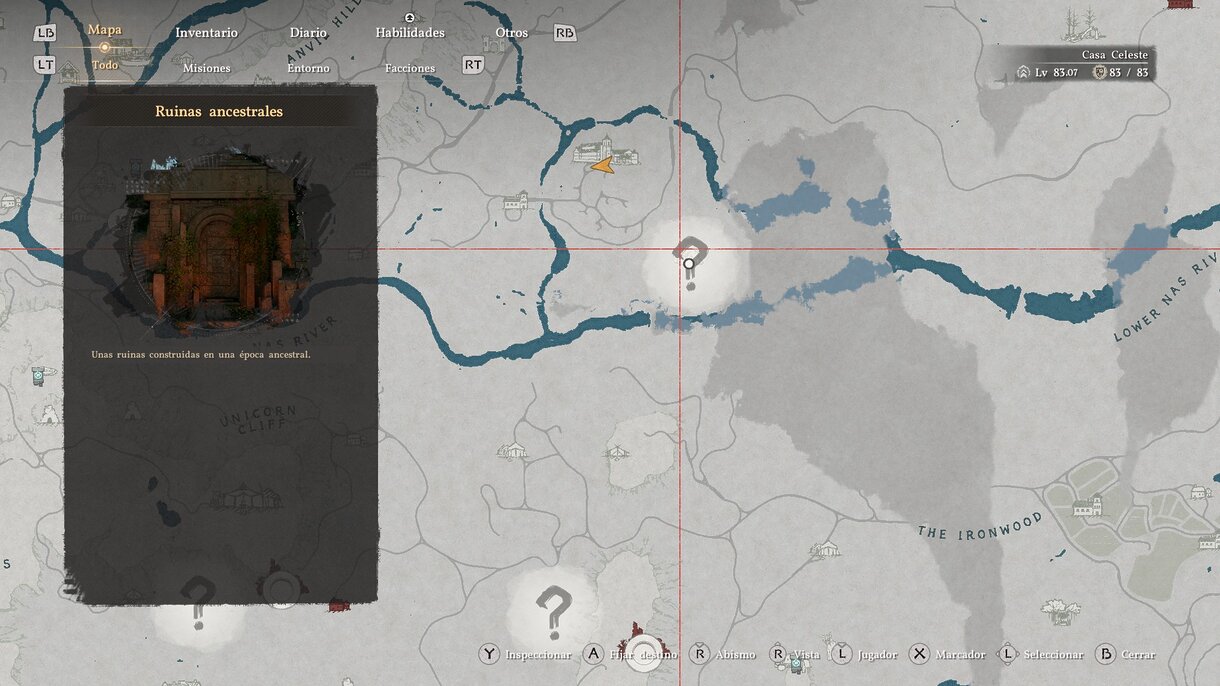Viewport: 1220px width, 686px height.
Task: Select the question mark marker under the crosshair
Action: 689,260
